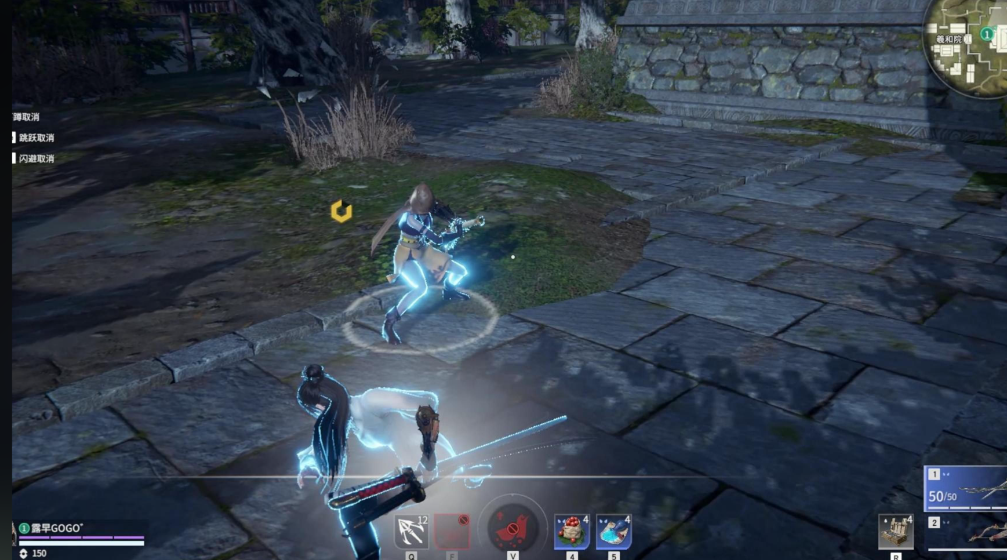Use the blue armor powder consumable
Screen dimensions: 1007x560
click(613, 531)
